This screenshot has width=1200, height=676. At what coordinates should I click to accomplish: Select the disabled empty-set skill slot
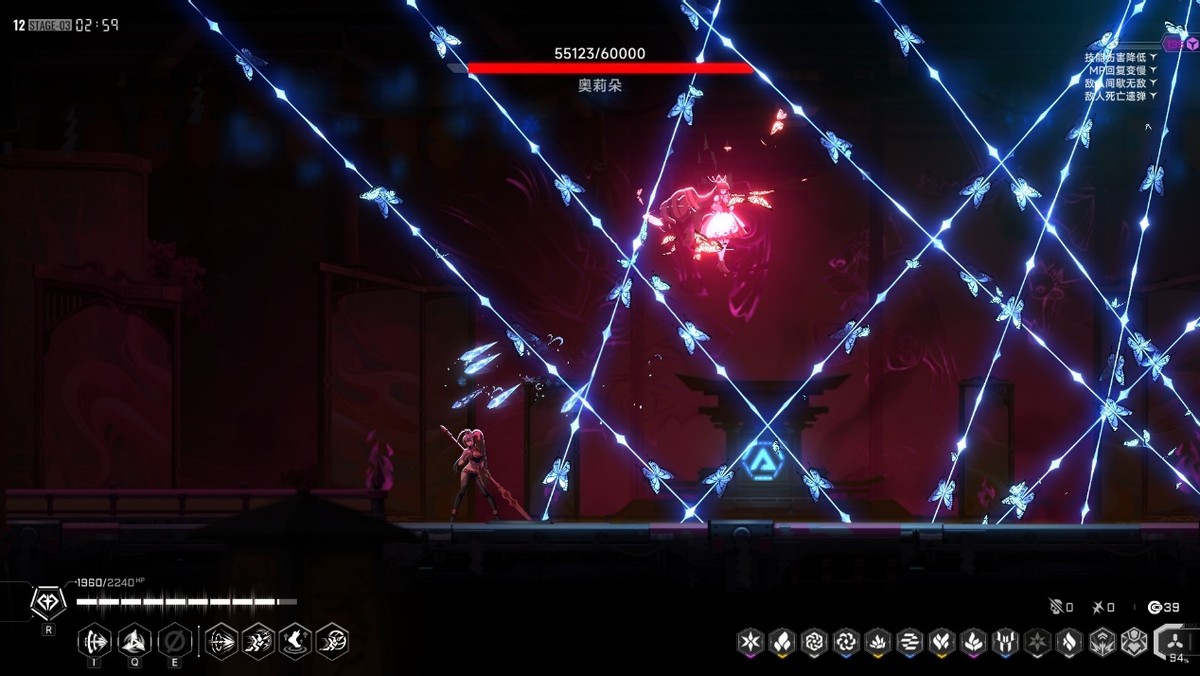pos(173,640)
